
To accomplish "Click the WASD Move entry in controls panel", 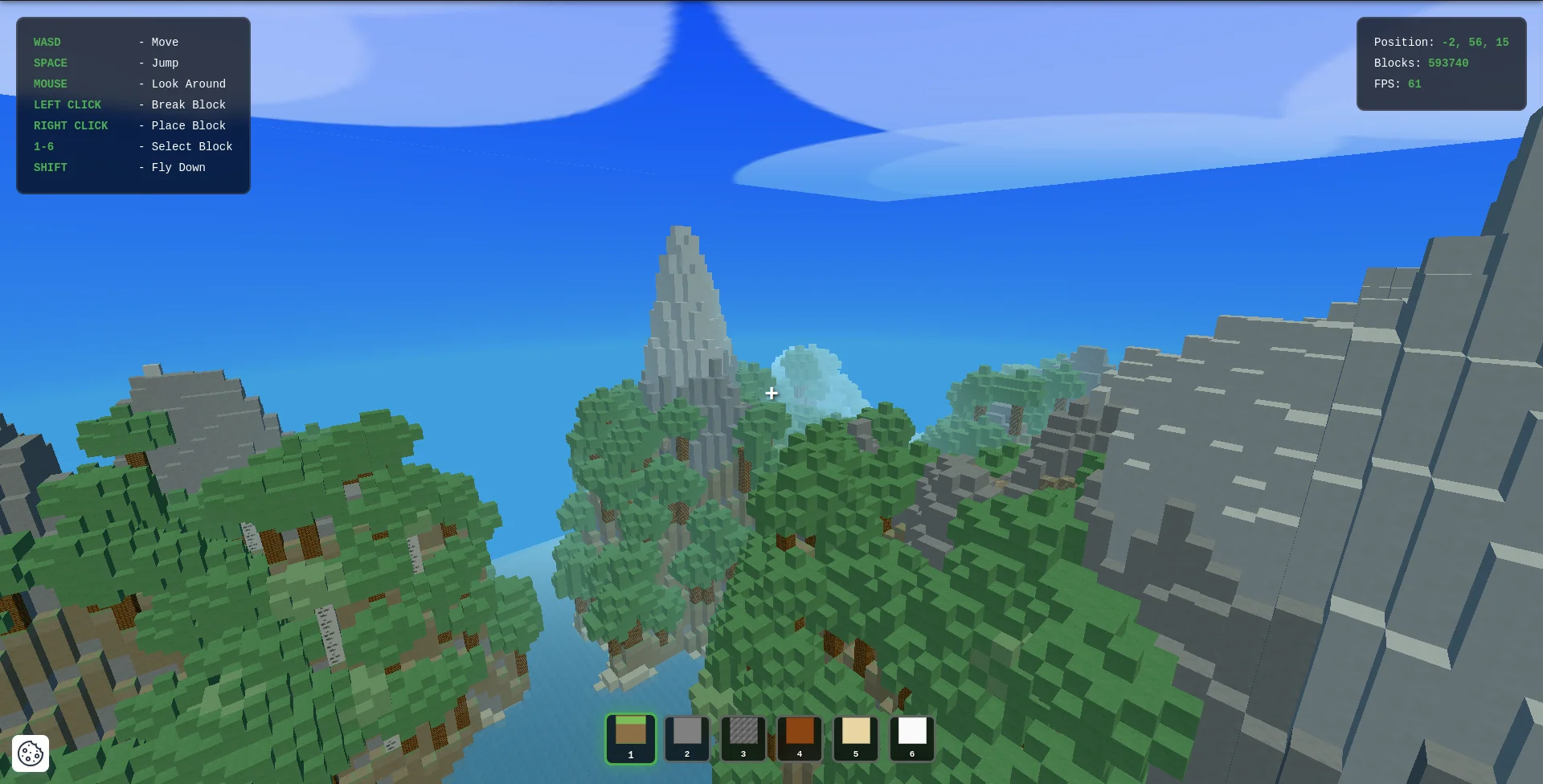I will (x=106, y=42).
